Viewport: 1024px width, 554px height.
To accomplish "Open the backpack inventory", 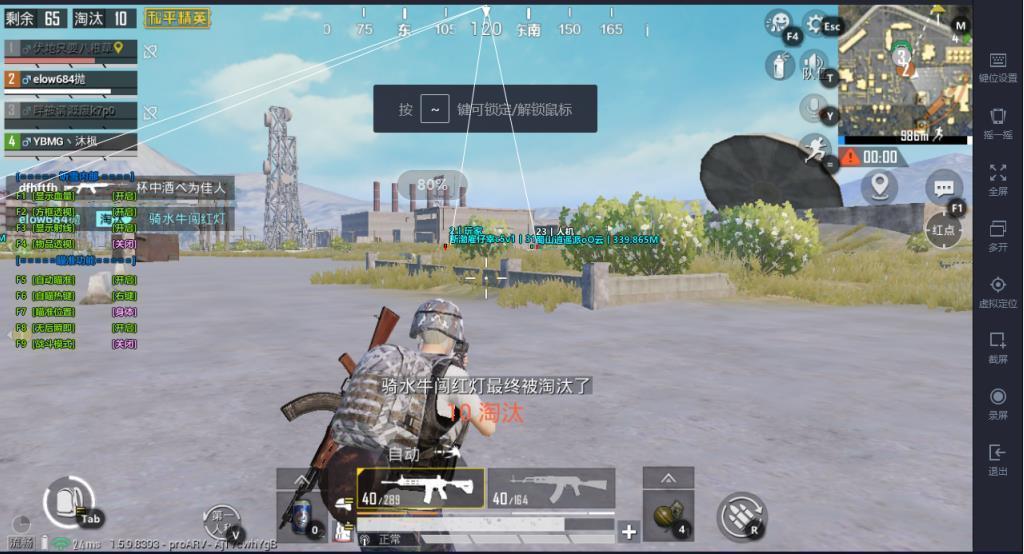I will click(x=68, y=499).
